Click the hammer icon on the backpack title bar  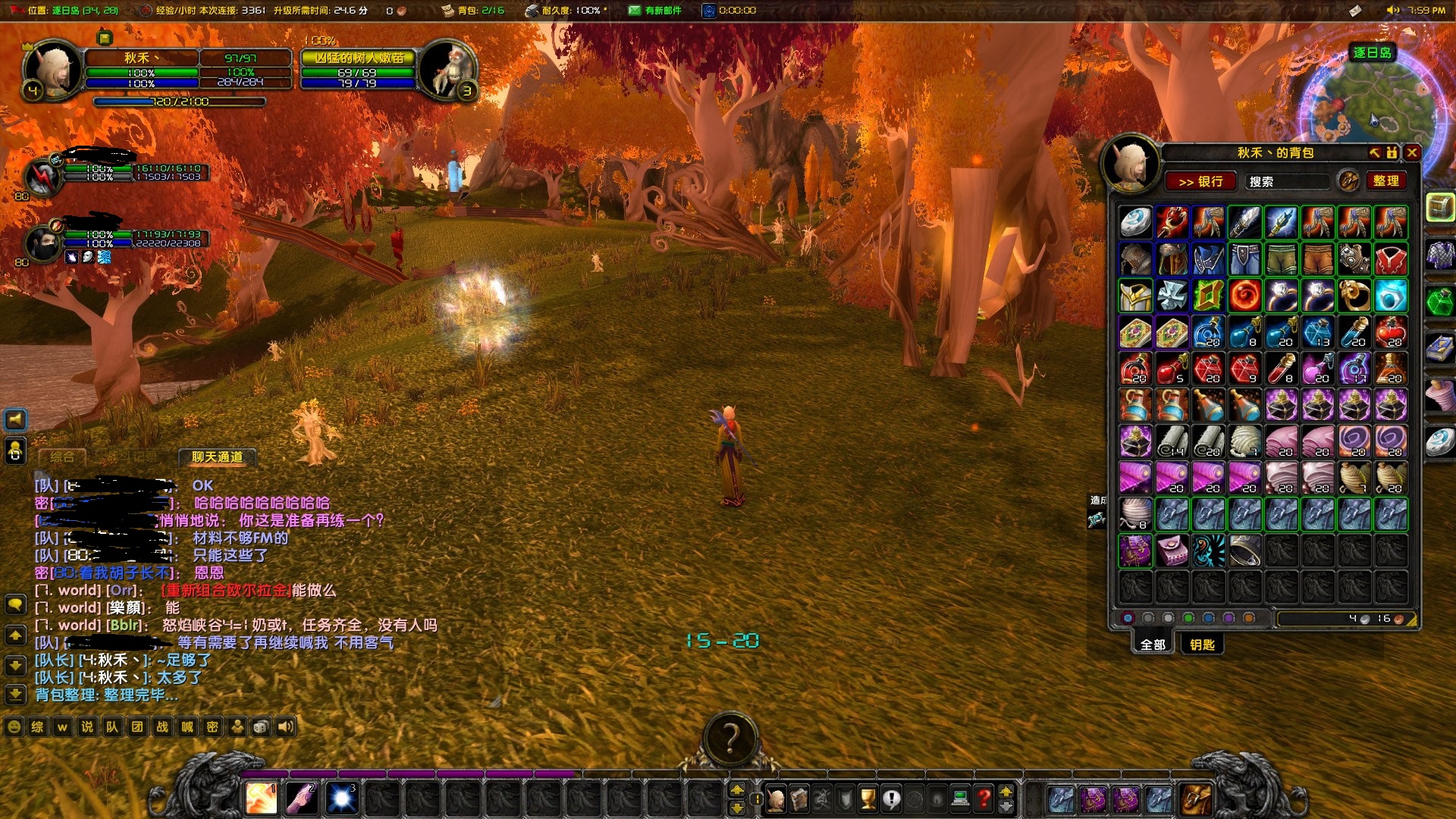pos(1375,152)
